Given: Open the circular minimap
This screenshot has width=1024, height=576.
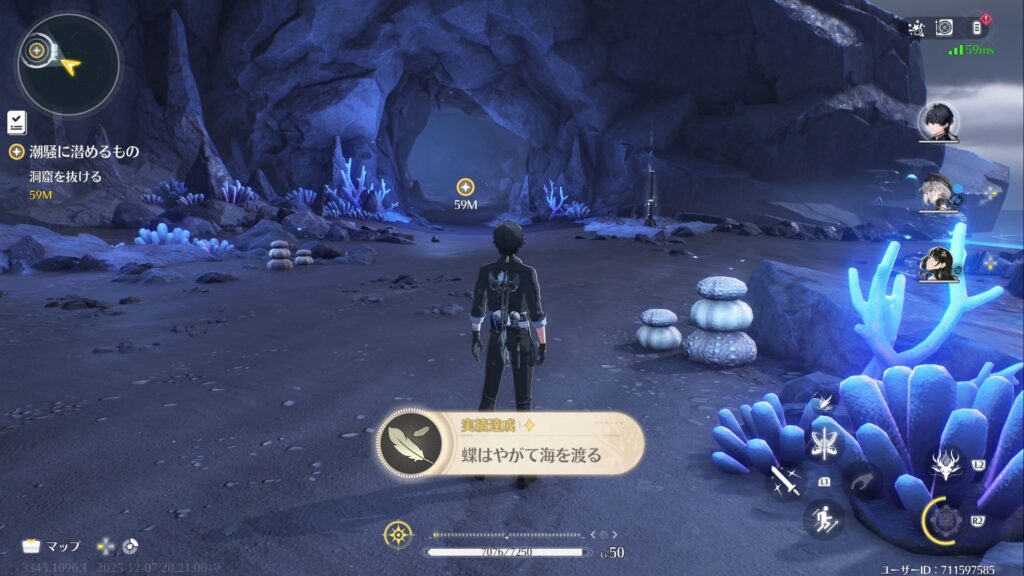Looking at the screenshot, I should pyautogui.click(x=68, y=65).
